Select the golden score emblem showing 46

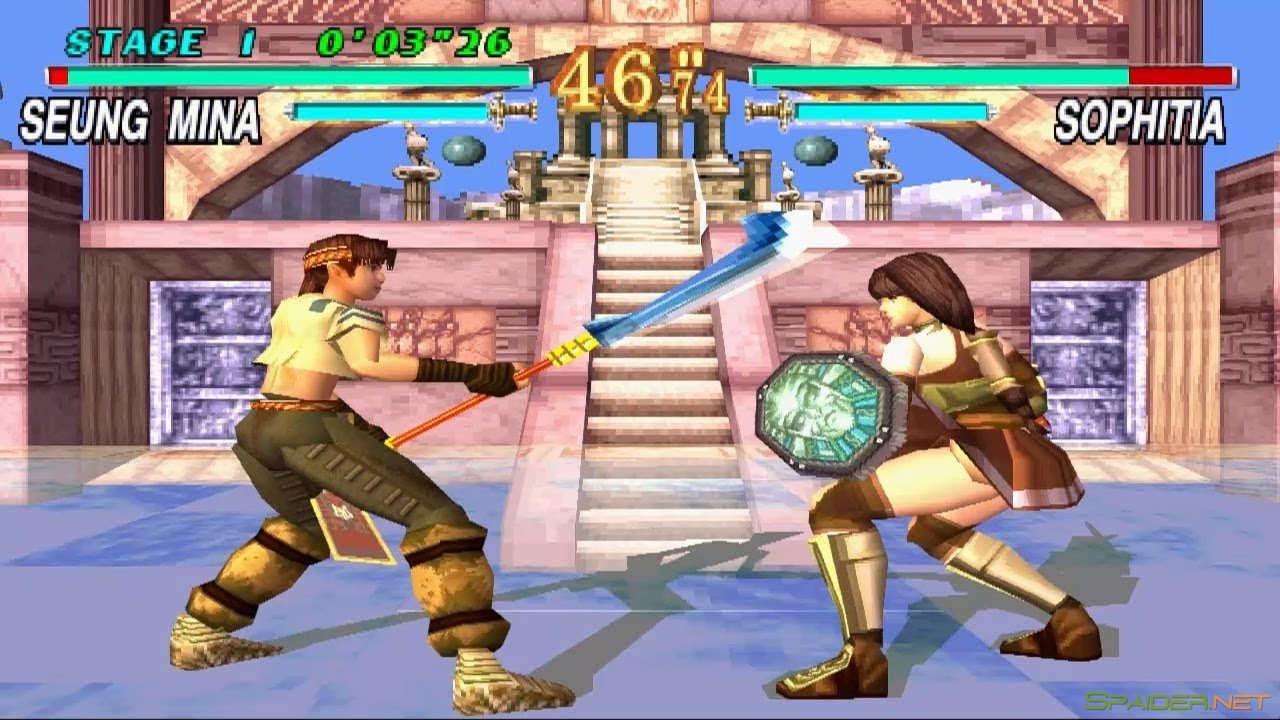[x=610, y=80]
